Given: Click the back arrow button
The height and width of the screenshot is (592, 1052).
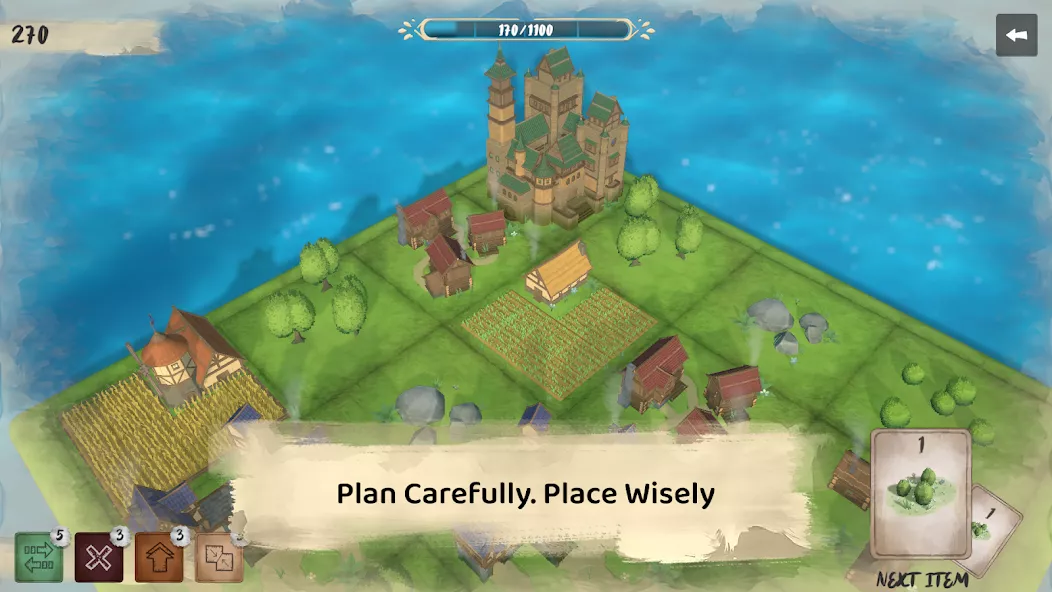Looking at the screenshot, I should (x=1016, y=35).
